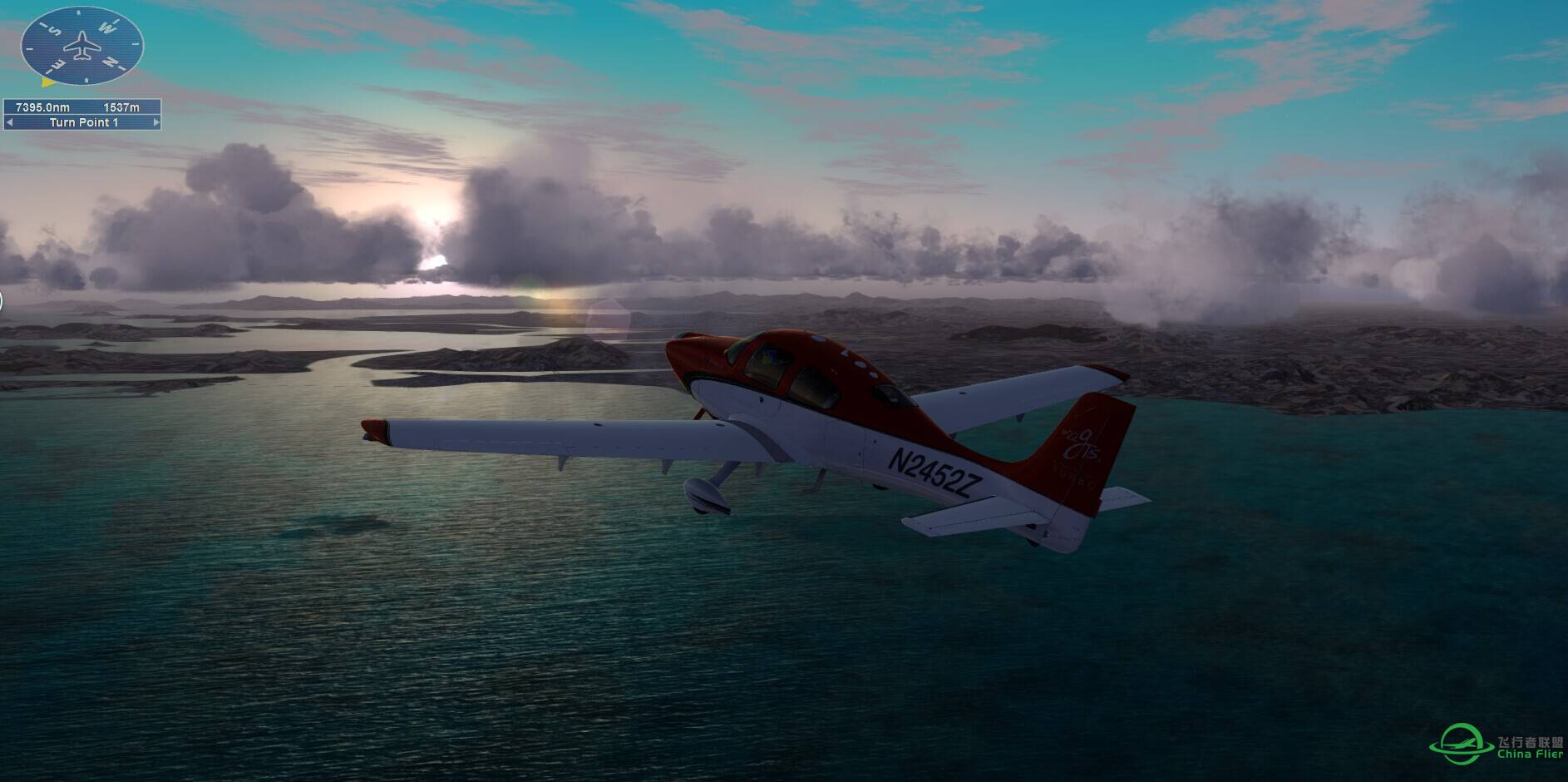Click the mission compass dial

(82, 46)
